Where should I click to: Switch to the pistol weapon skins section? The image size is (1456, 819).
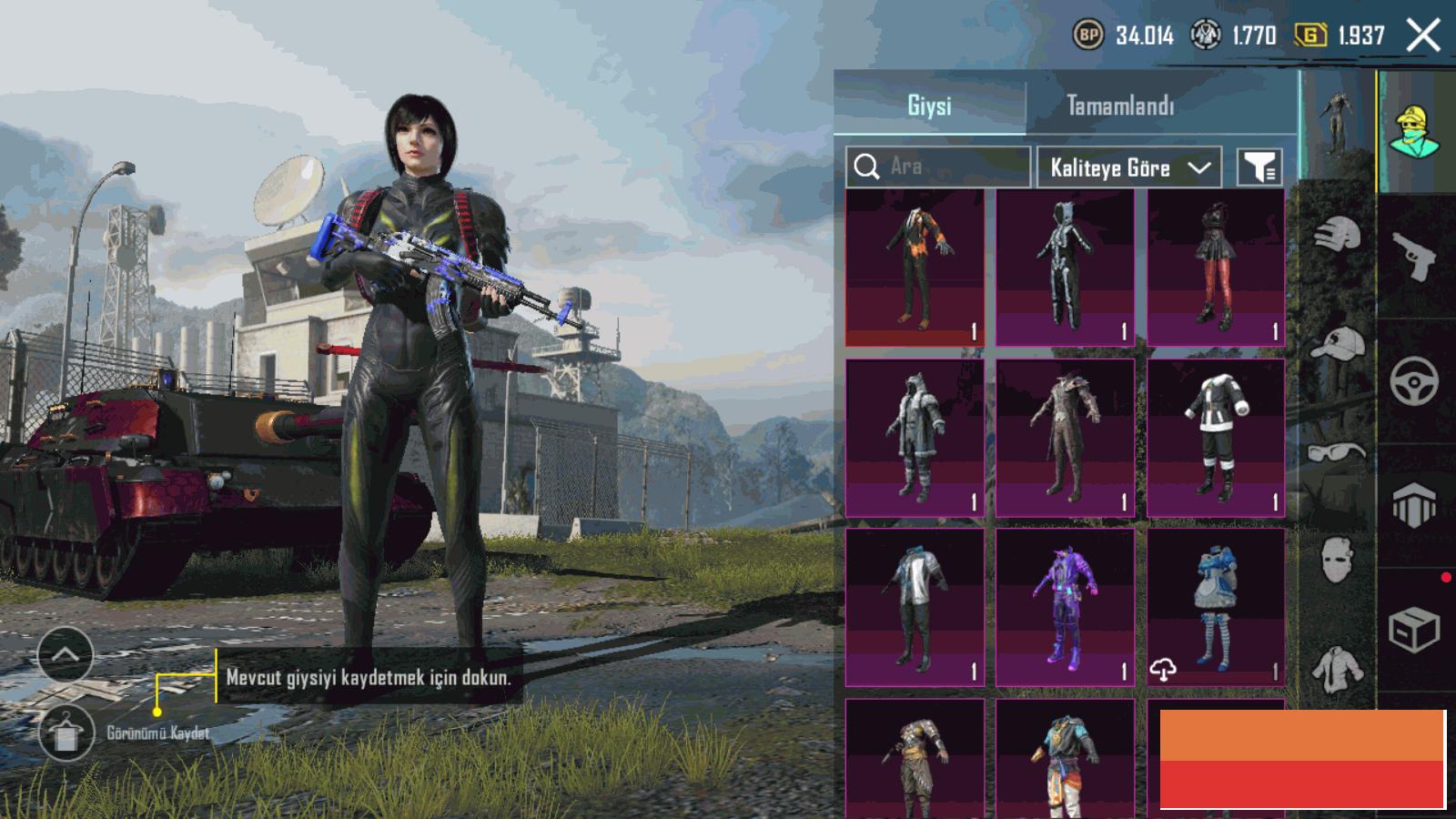pos(1415,257)
